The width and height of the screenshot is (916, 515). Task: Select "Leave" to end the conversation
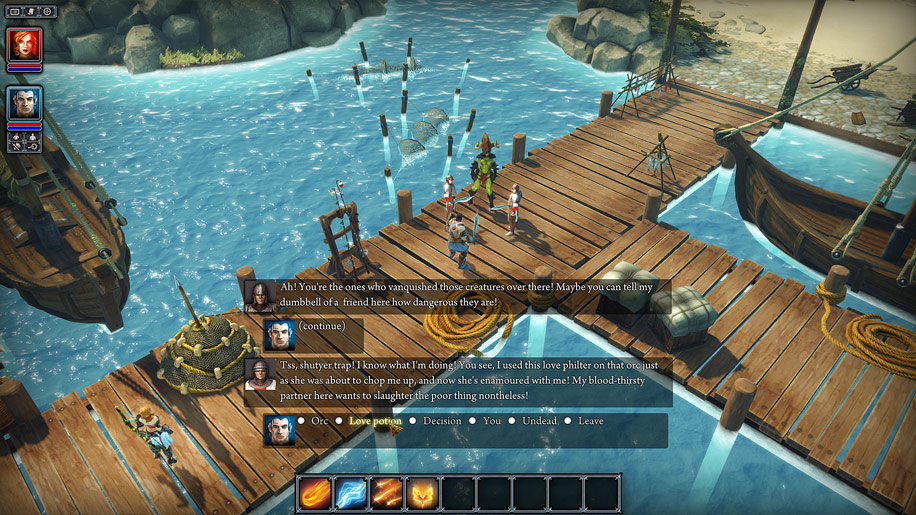(x=590, y=421)
